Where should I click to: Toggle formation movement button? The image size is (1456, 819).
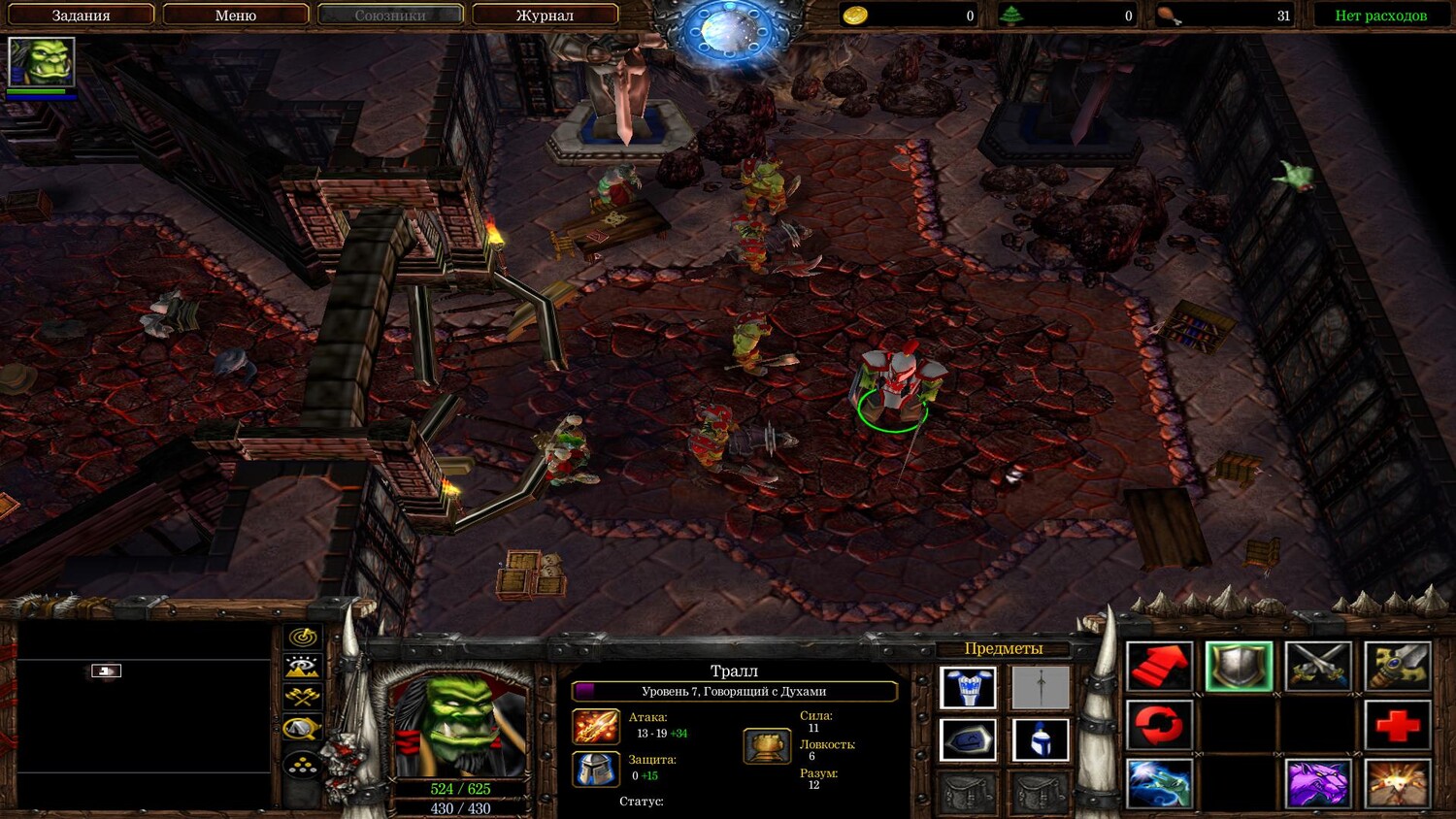tap(303, 766)
